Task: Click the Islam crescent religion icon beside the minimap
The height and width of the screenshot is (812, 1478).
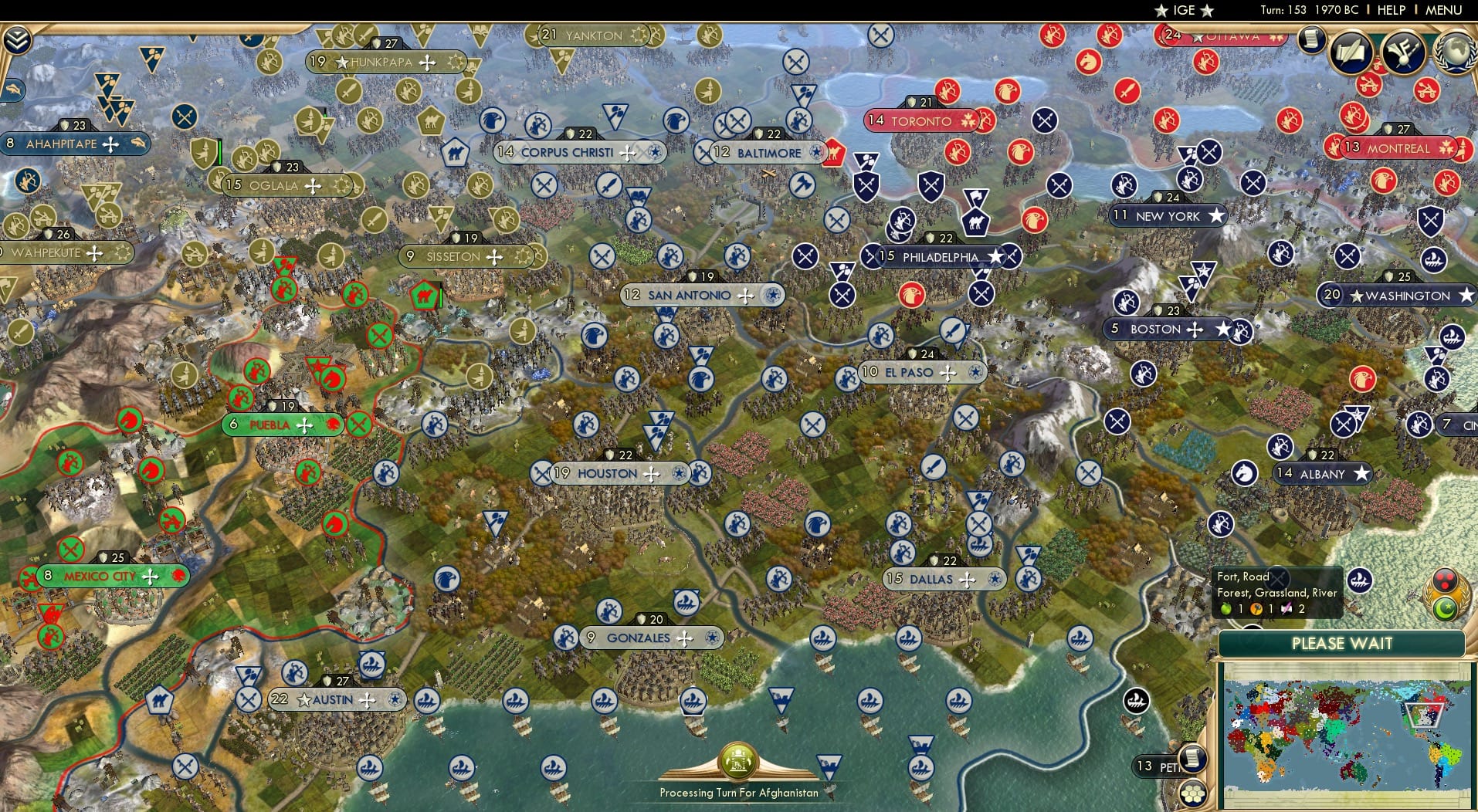Action: [1446, 609]
